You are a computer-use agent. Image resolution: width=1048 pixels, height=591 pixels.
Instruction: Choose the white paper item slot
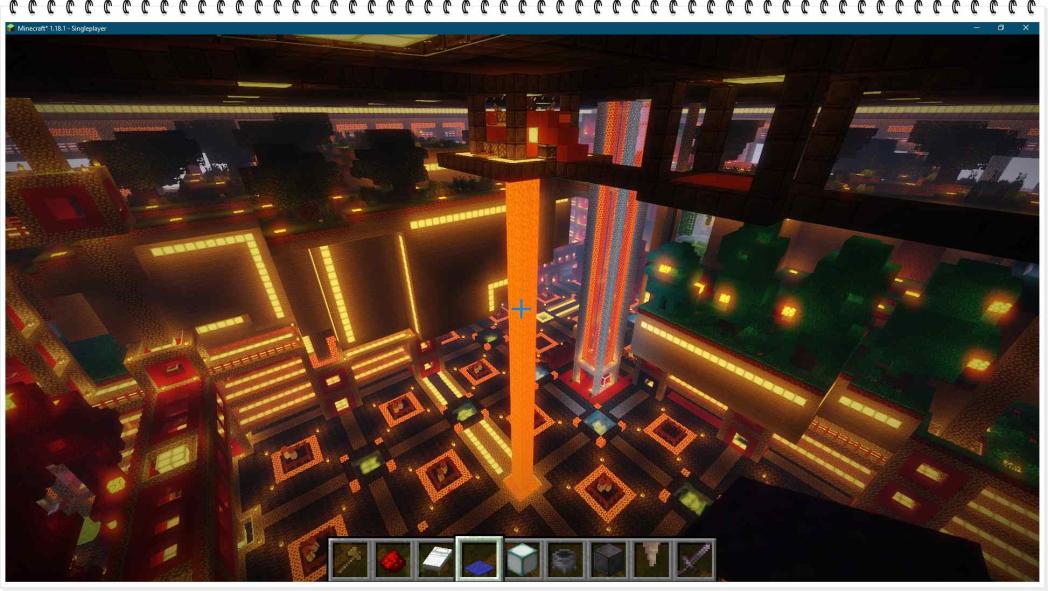point(436,560)
